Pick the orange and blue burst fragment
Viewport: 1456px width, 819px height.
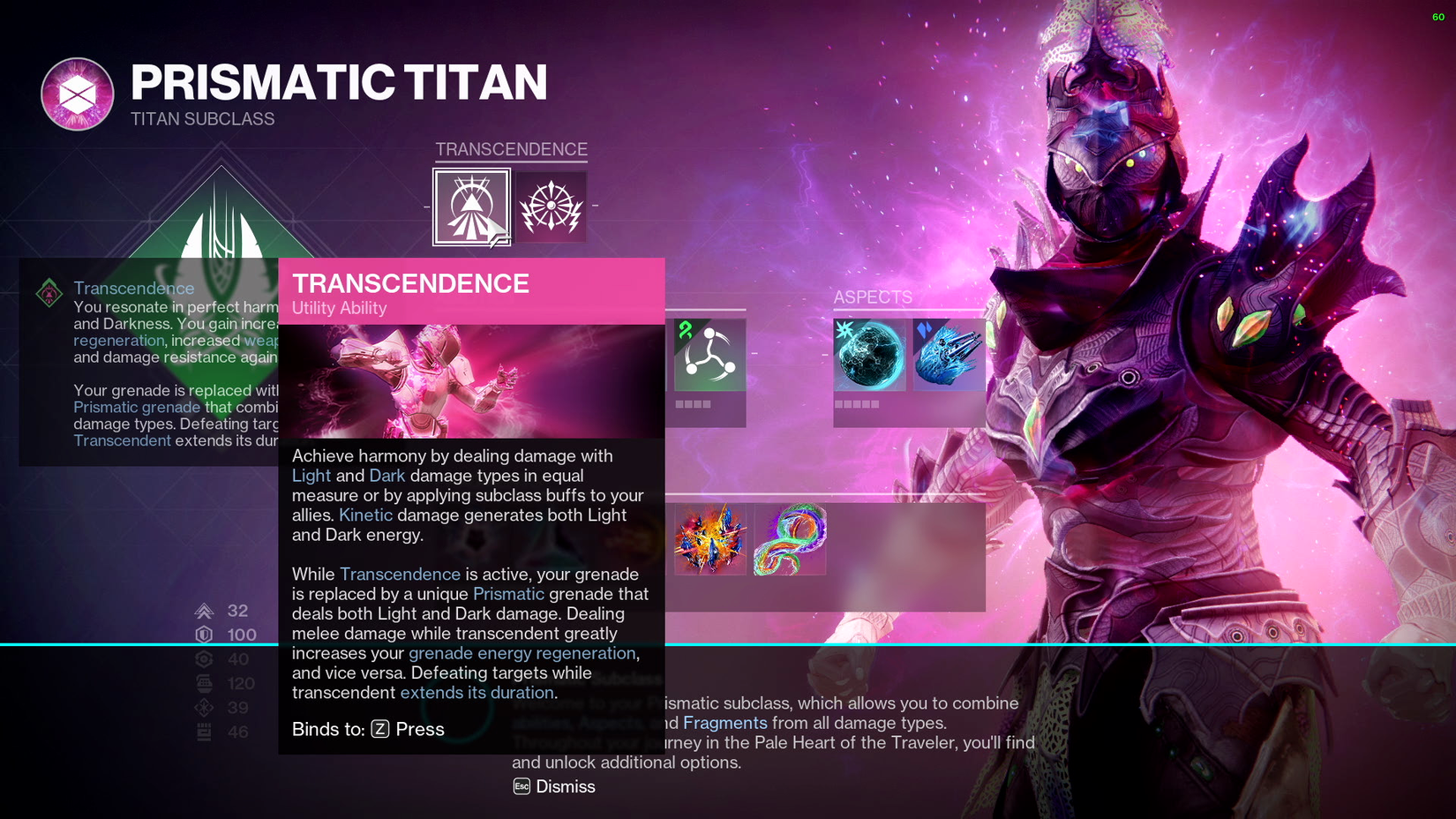point(709,539)
